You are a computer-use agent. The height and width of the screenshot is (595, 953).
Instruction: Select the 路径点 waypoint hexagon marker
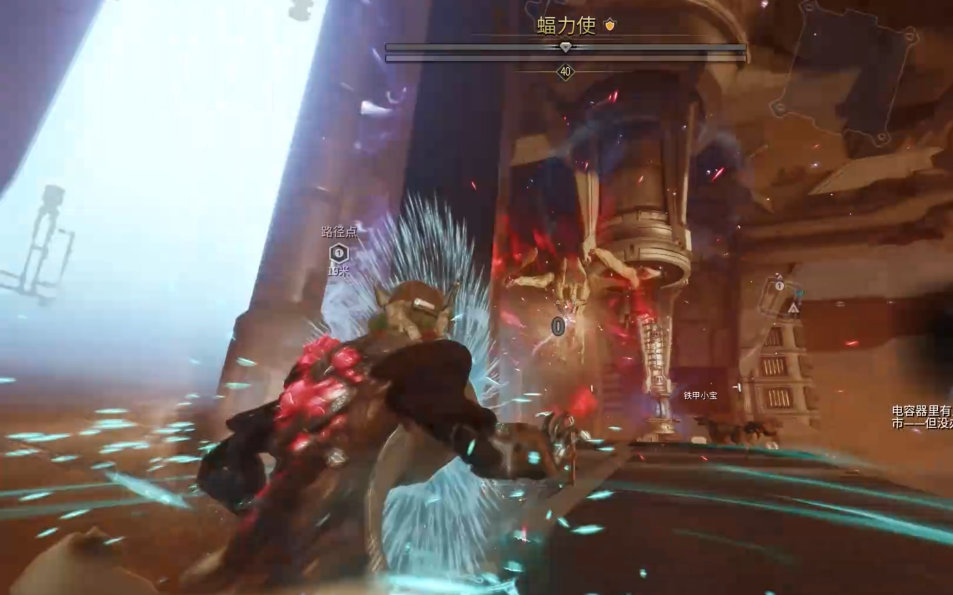339,252
